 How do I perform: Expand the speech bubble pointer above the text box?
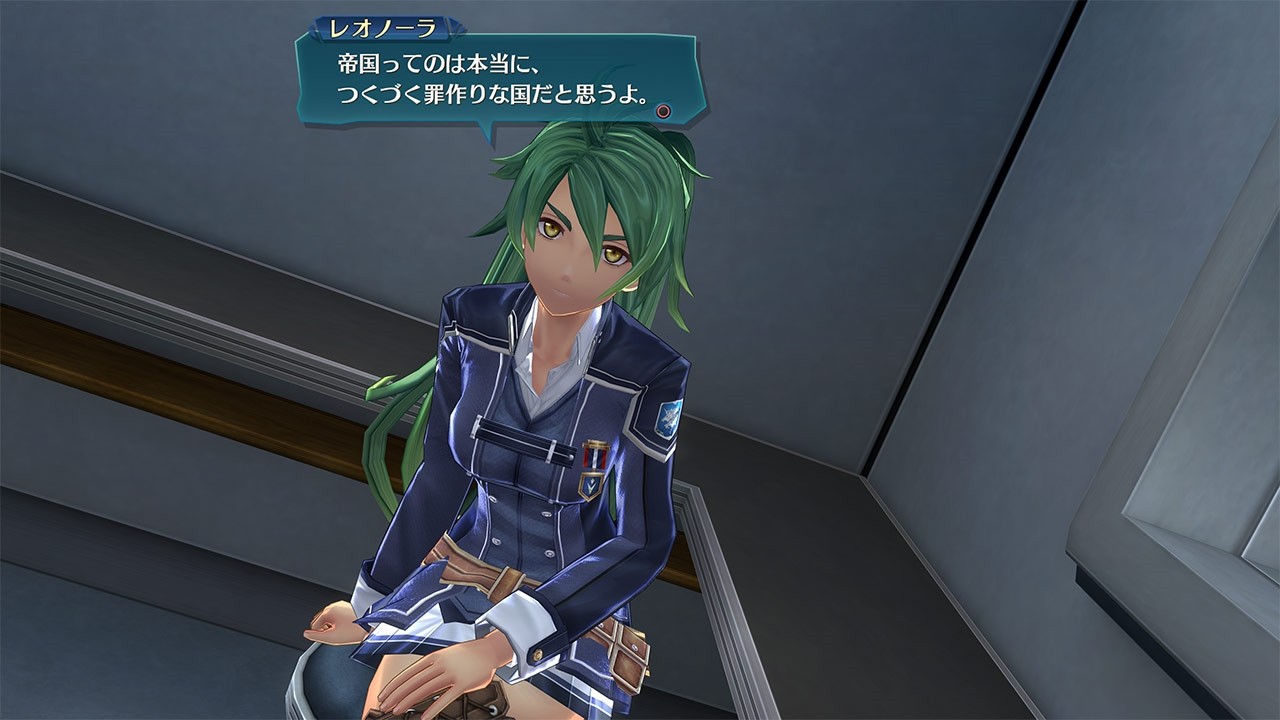(487, 125)
